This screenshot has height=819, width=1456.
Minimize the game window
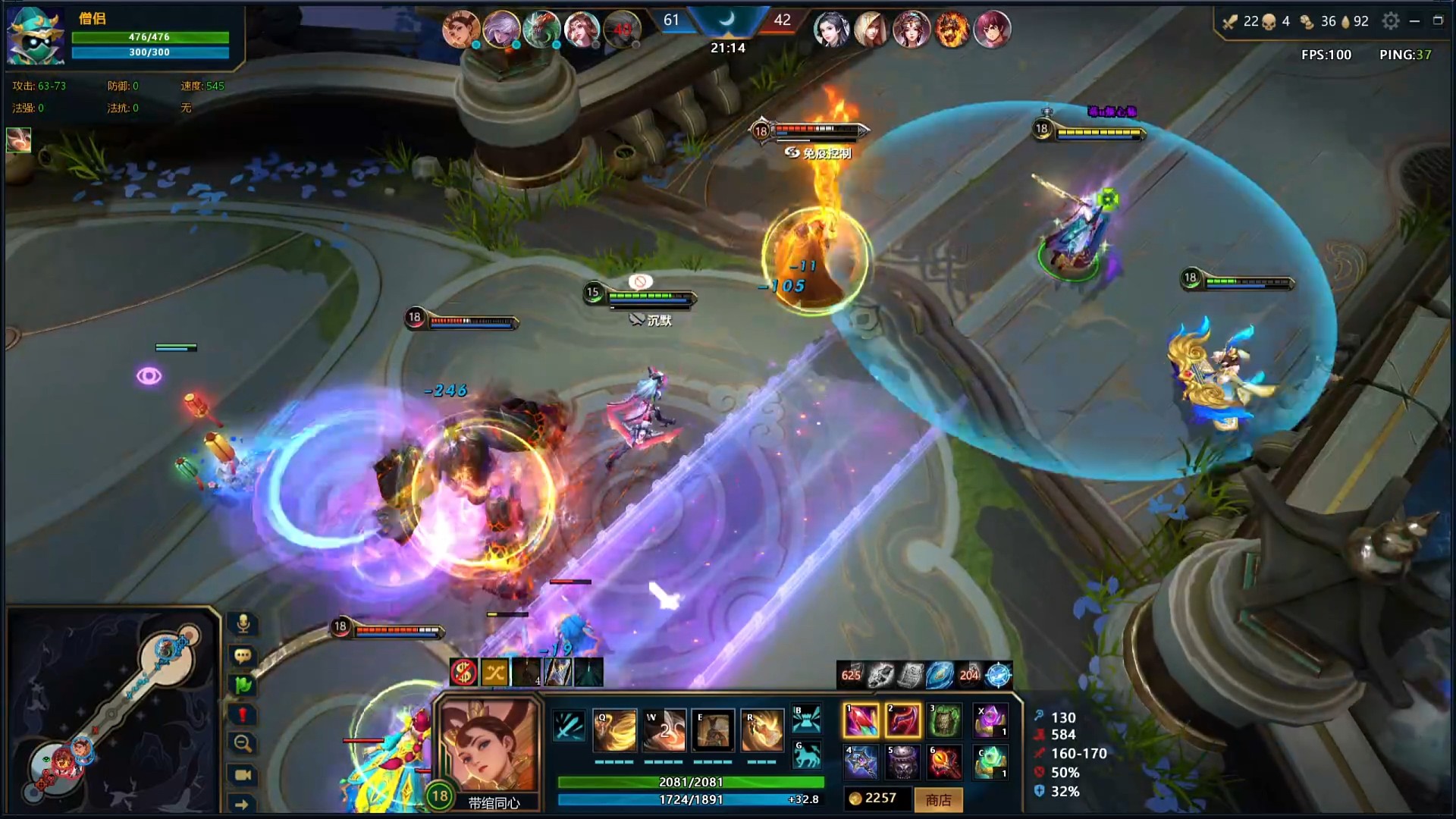click(x=1414, y=21)
